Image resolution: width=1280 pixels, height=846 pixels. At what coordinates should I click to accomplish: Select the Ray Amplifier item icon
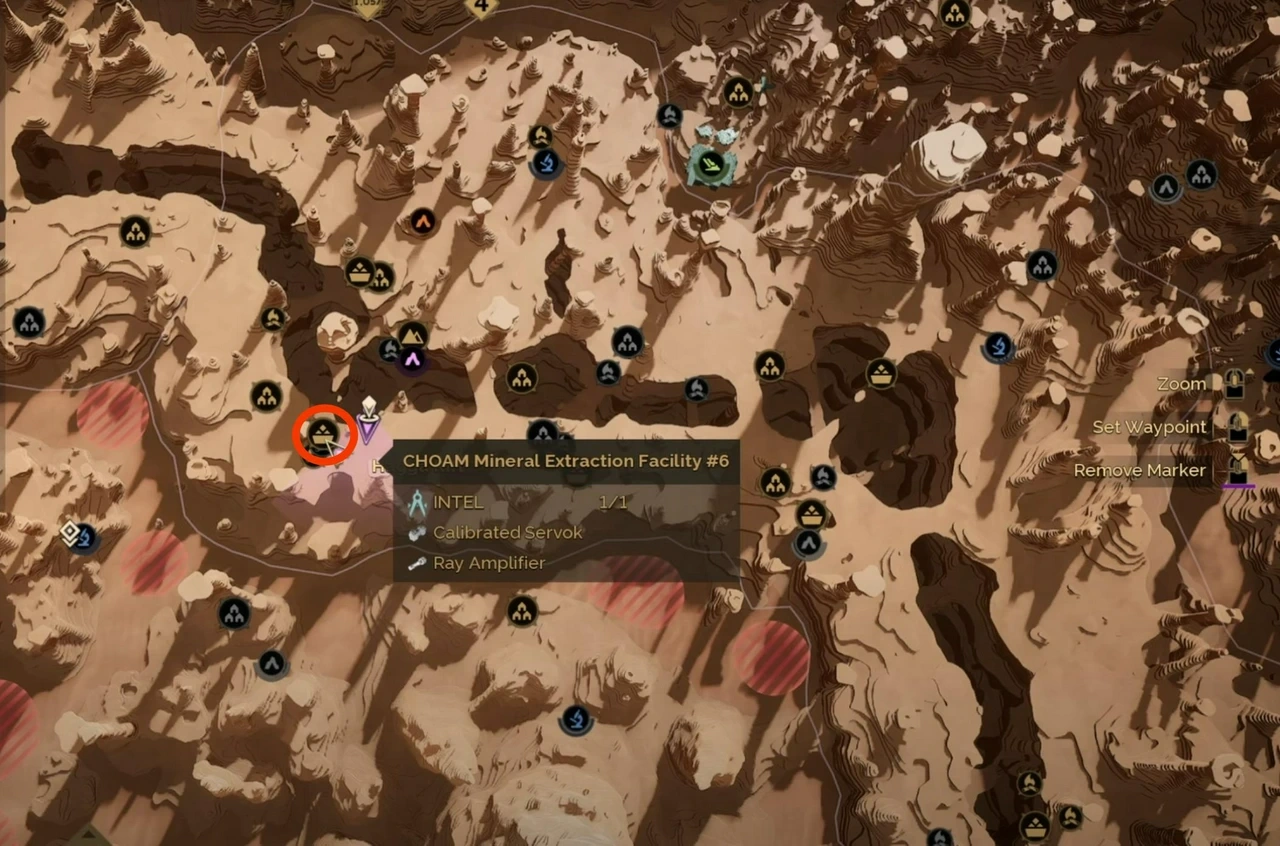point(418,563)
